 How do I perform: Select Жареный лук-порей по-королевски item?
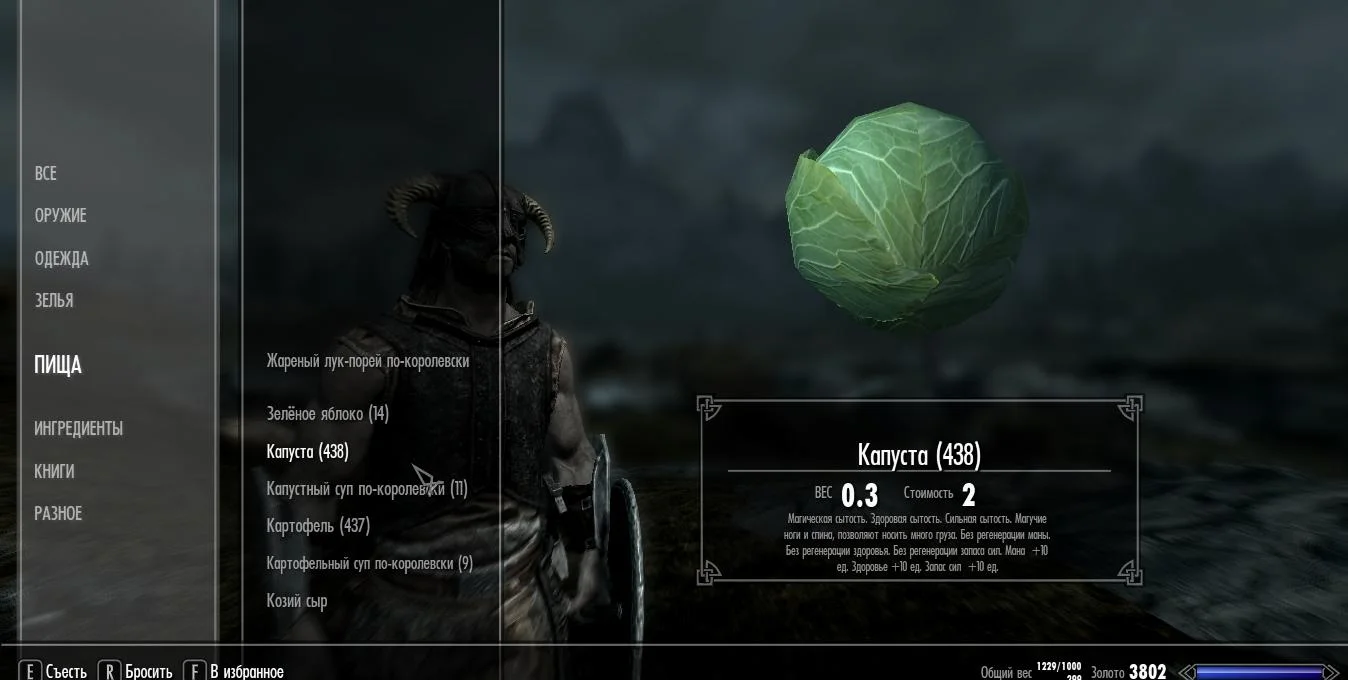367,361
